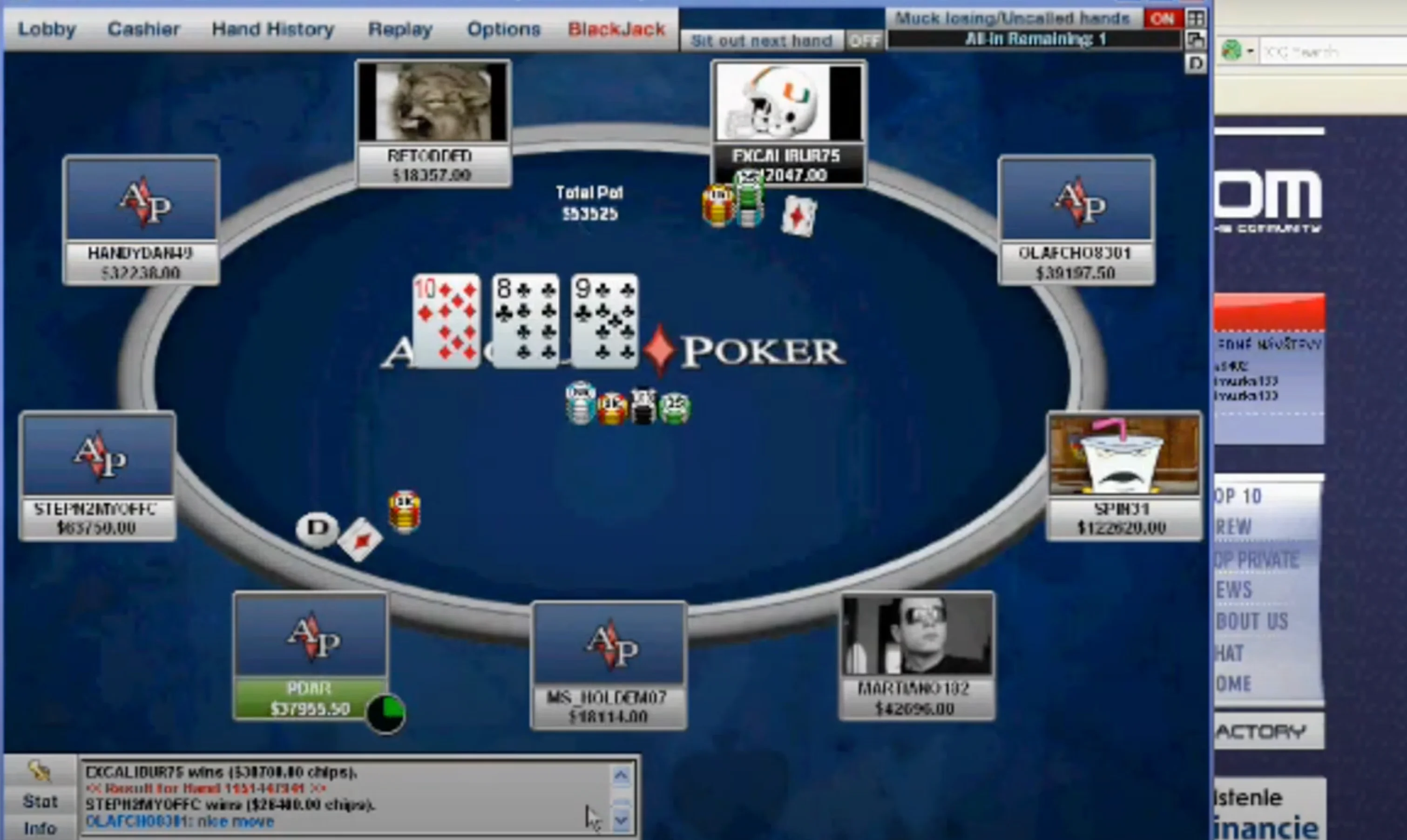Open the Replay menu item
1407x840 pixels.
[x=400, y=29]
